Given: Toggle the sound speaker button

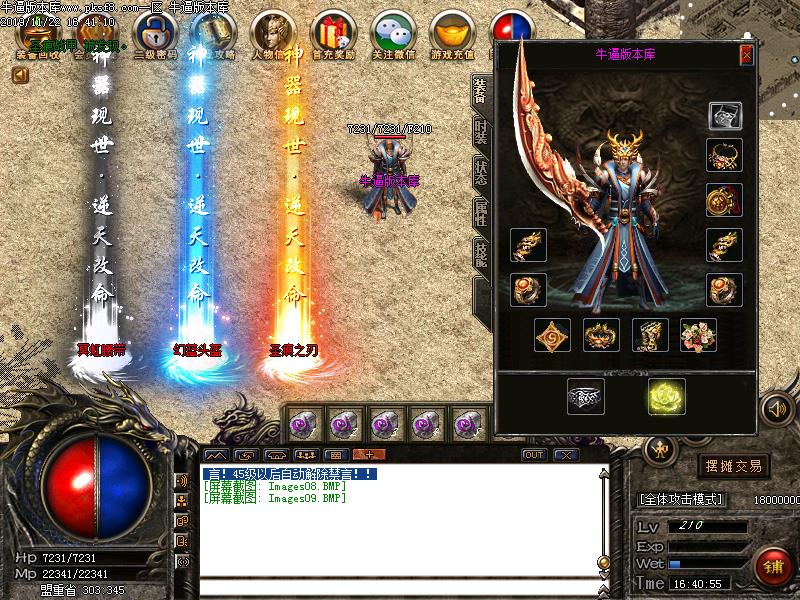Looking at the screenshot, I should coord(776,408).
